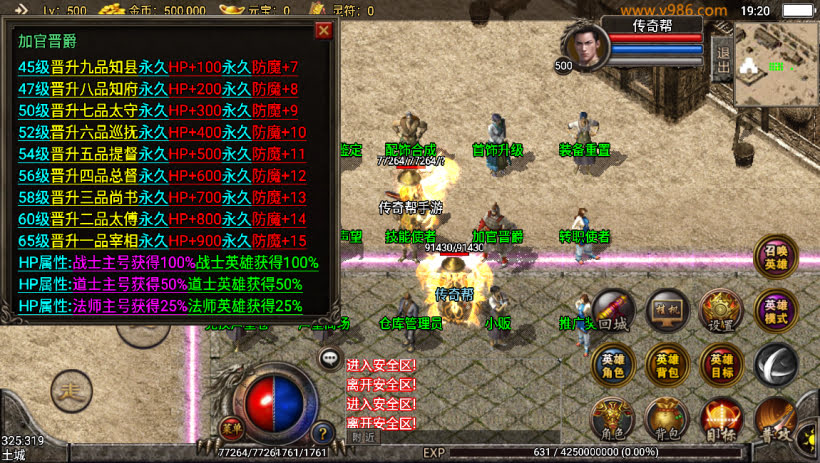Image resolution: width=820 pixels, height=463 pixels.
Task: Choose the 65级 一品宰相 promotion row
Action: [162, 241]
